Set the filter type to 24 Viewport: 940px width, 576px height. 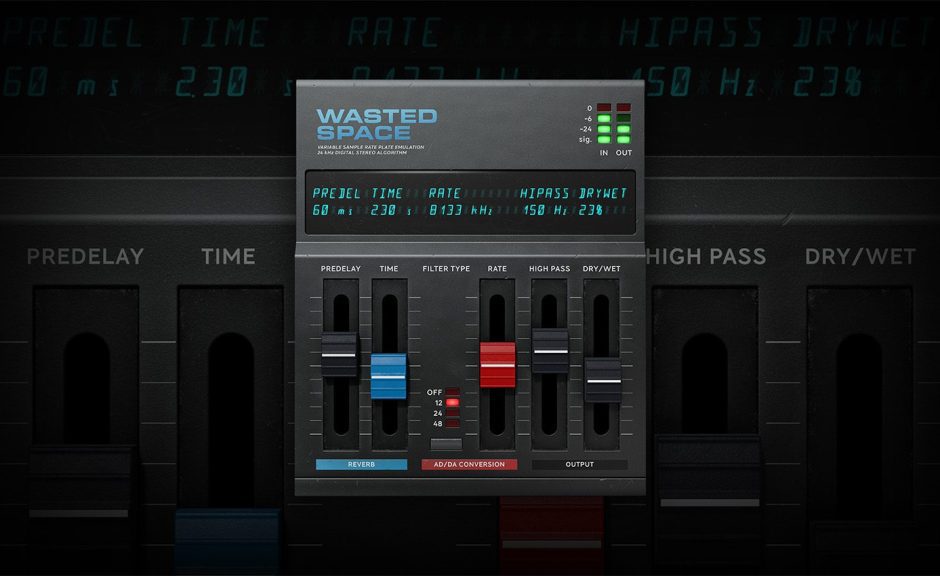coord(453,413)
